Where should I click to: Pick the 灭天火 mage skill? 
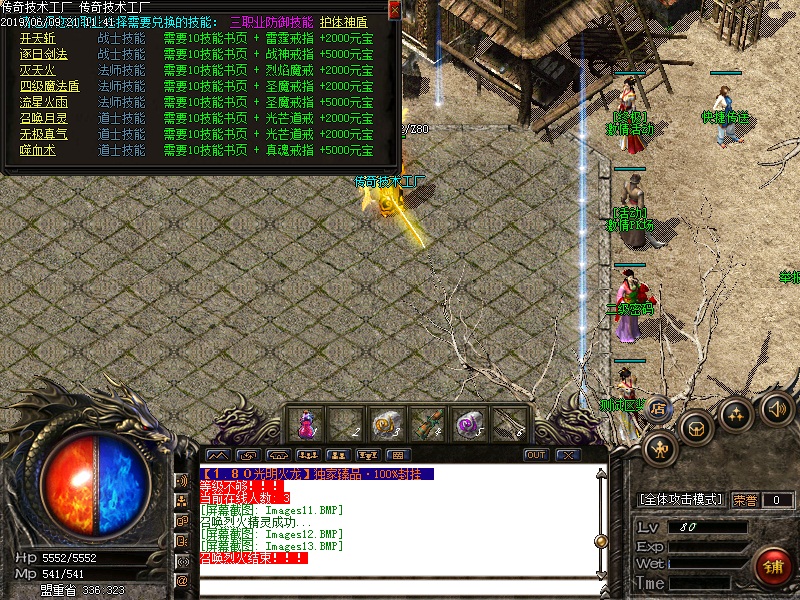coord(37,70)
